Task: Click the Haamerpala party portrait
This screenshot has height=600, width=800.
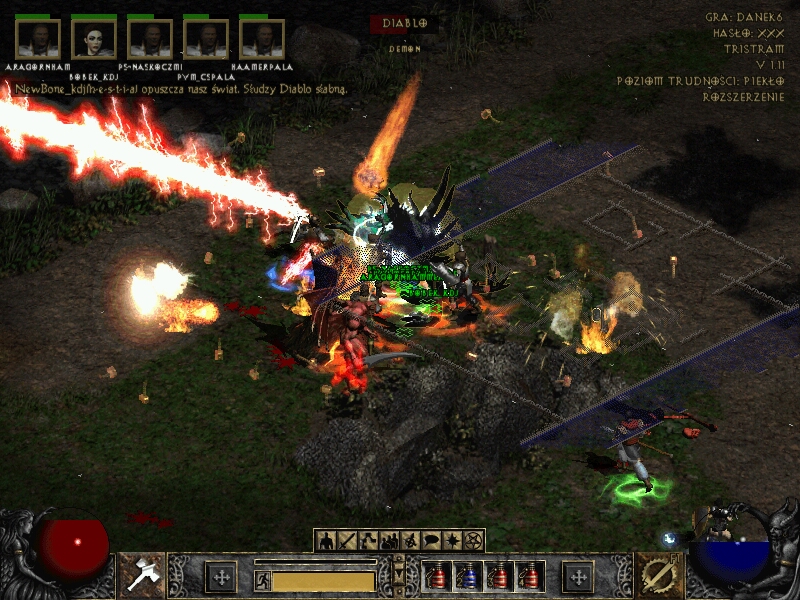Action: click(x=262, y=38)
